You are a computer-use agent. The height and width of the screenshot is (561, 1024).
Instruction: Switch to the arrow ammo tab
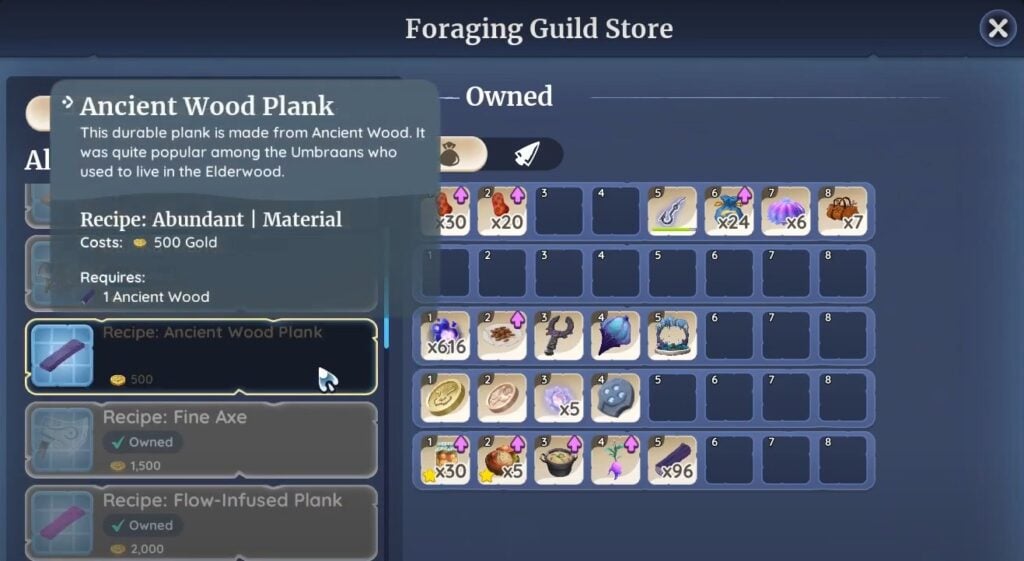pos(527,154)
